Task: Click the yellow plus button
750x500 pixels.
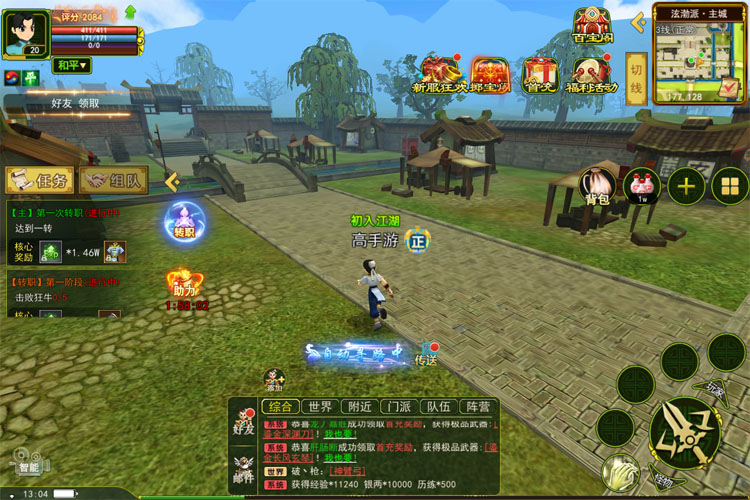Action: coord(686,185)
